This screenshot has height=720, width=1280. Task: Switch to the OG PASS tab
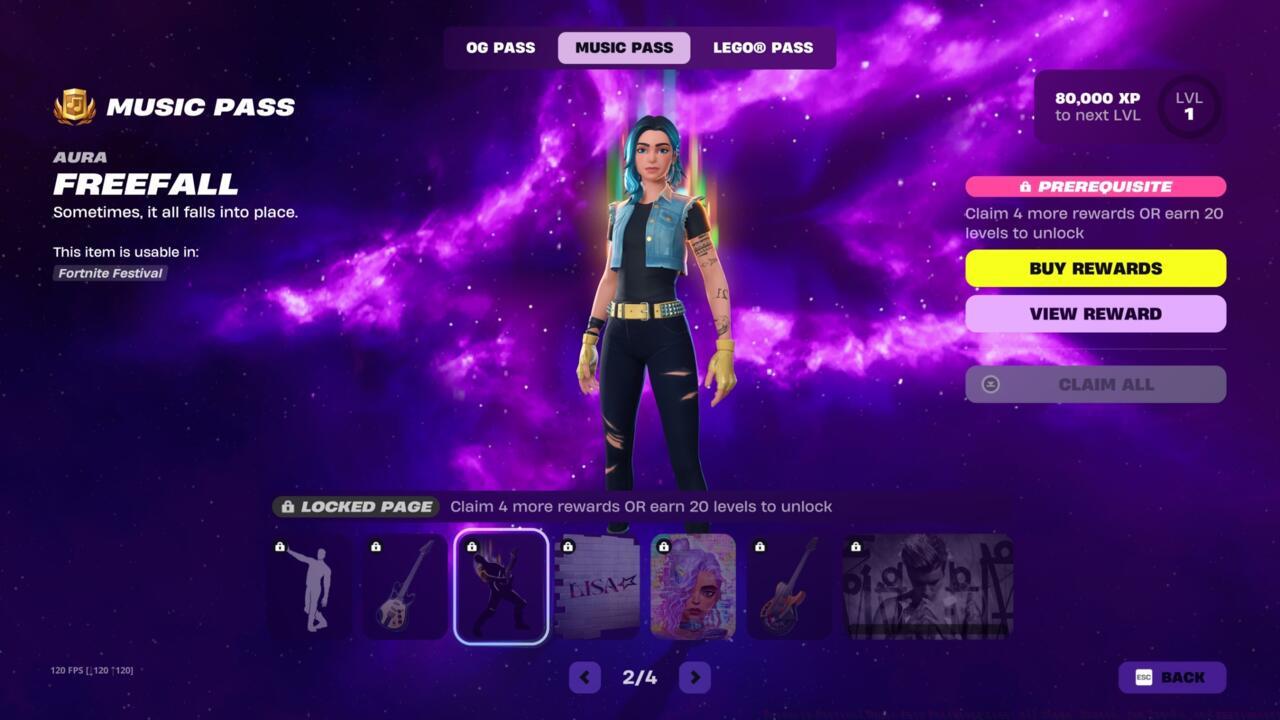(499, 47)
